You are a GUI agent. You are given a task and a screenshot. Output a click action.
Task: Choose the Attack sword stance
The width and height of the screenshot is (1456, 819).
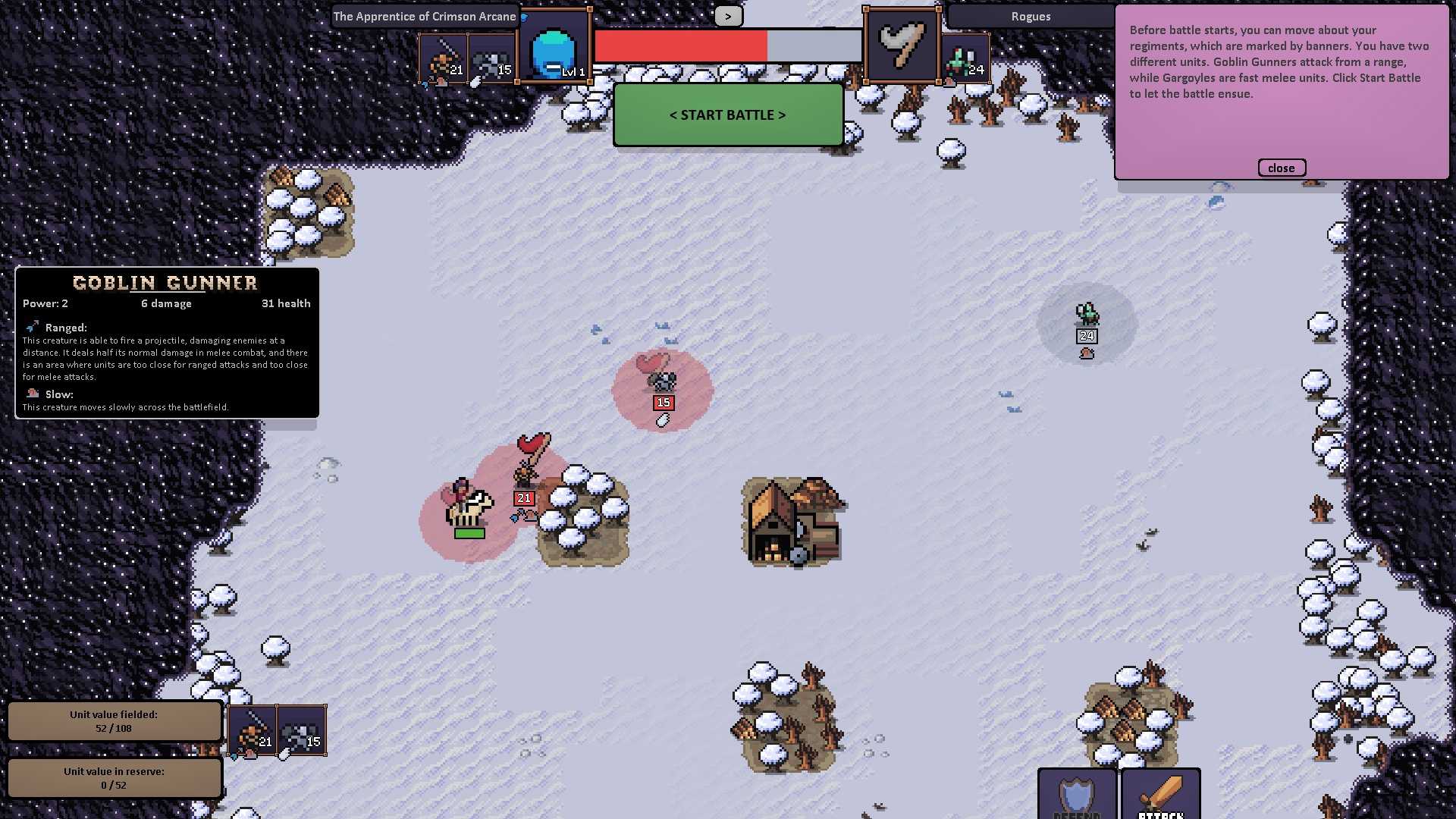[1160, 794]
